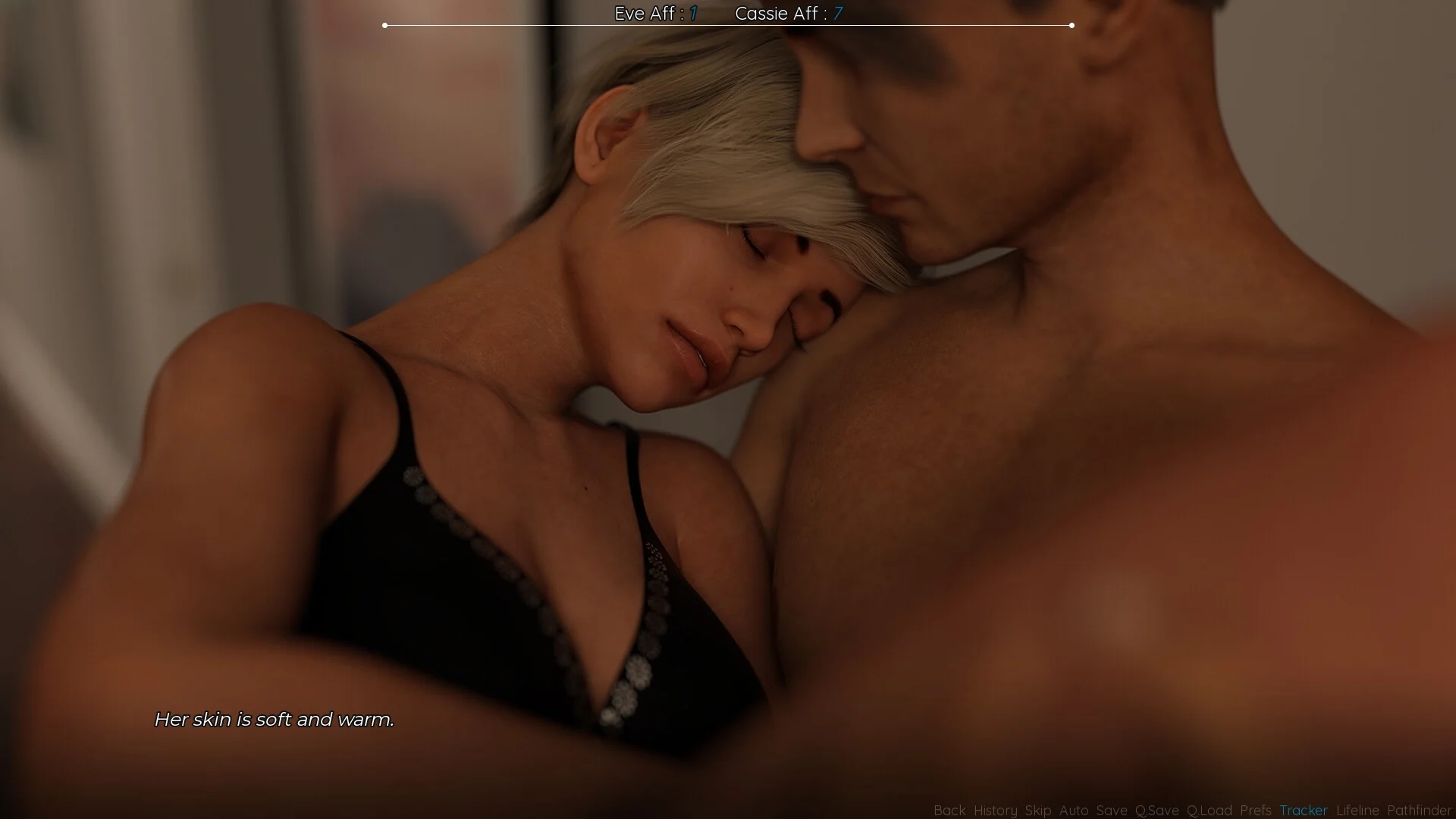Click the right endpoint dot of the tracker bar
Image resolution: width=1456 pixels, height=819 pixels.
click(1072, 25)
